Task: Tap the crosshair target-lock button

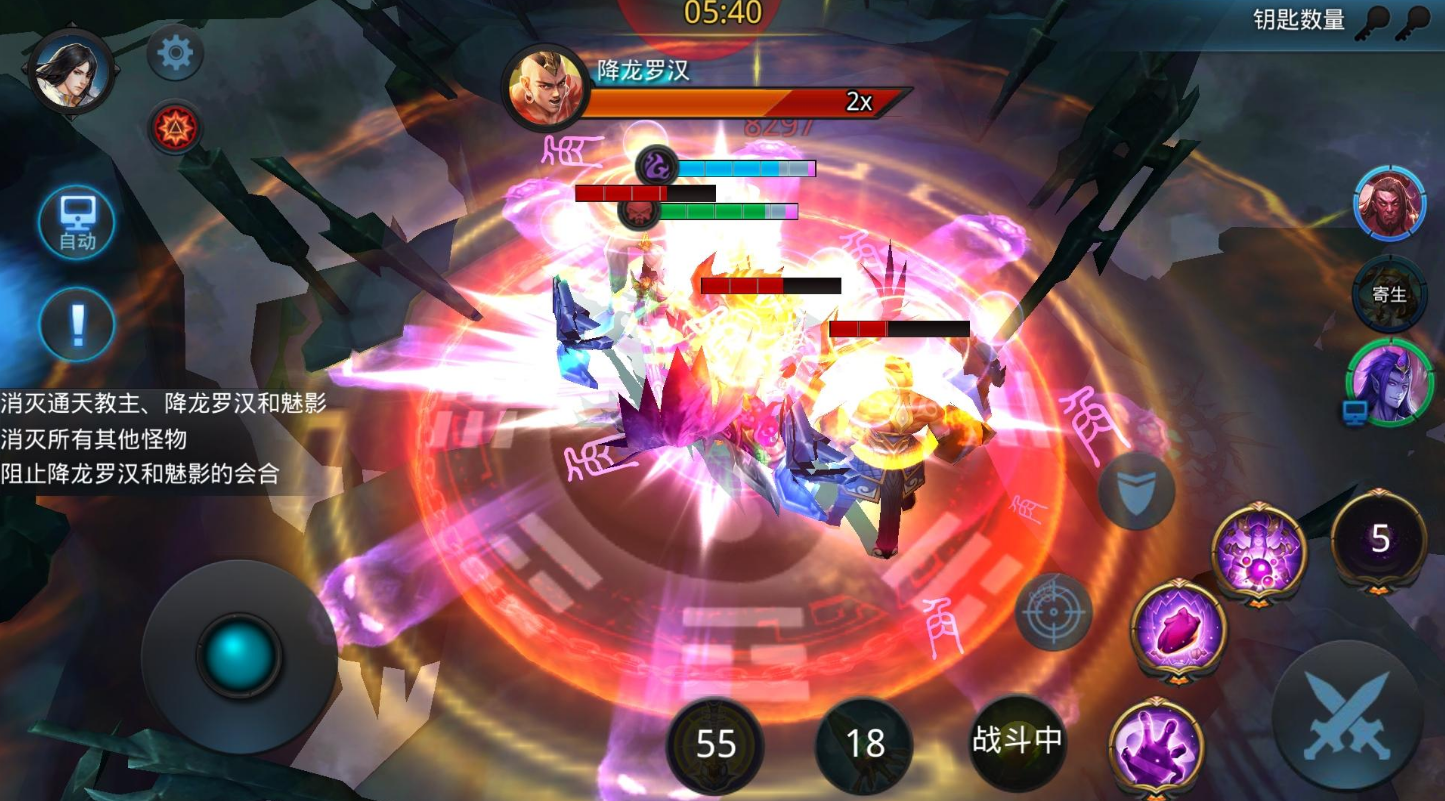Action: 1054,611
